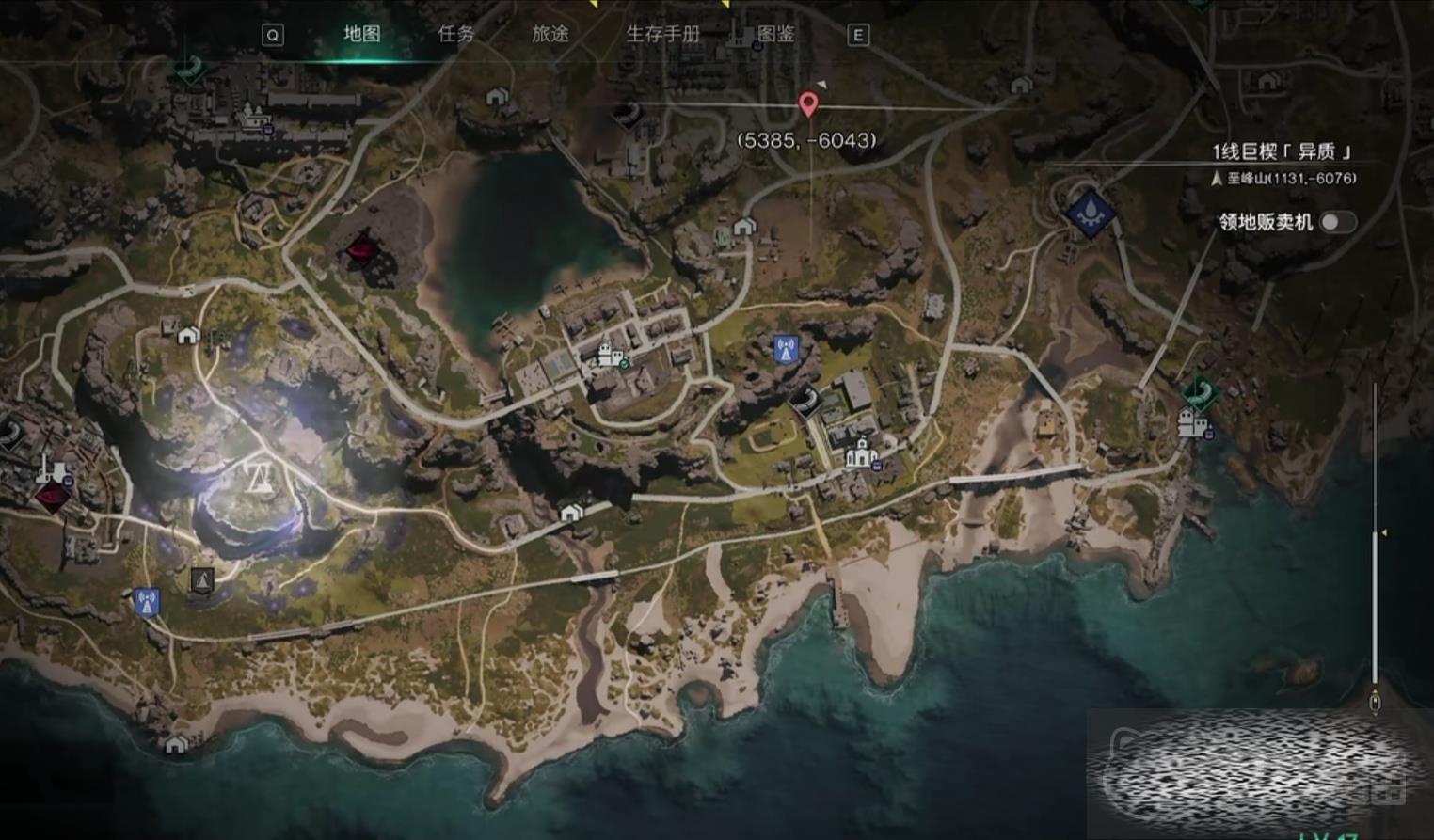The image size is (1434, 840).
Task: Switch to the 任务 tab
Action: click(456, 34)
